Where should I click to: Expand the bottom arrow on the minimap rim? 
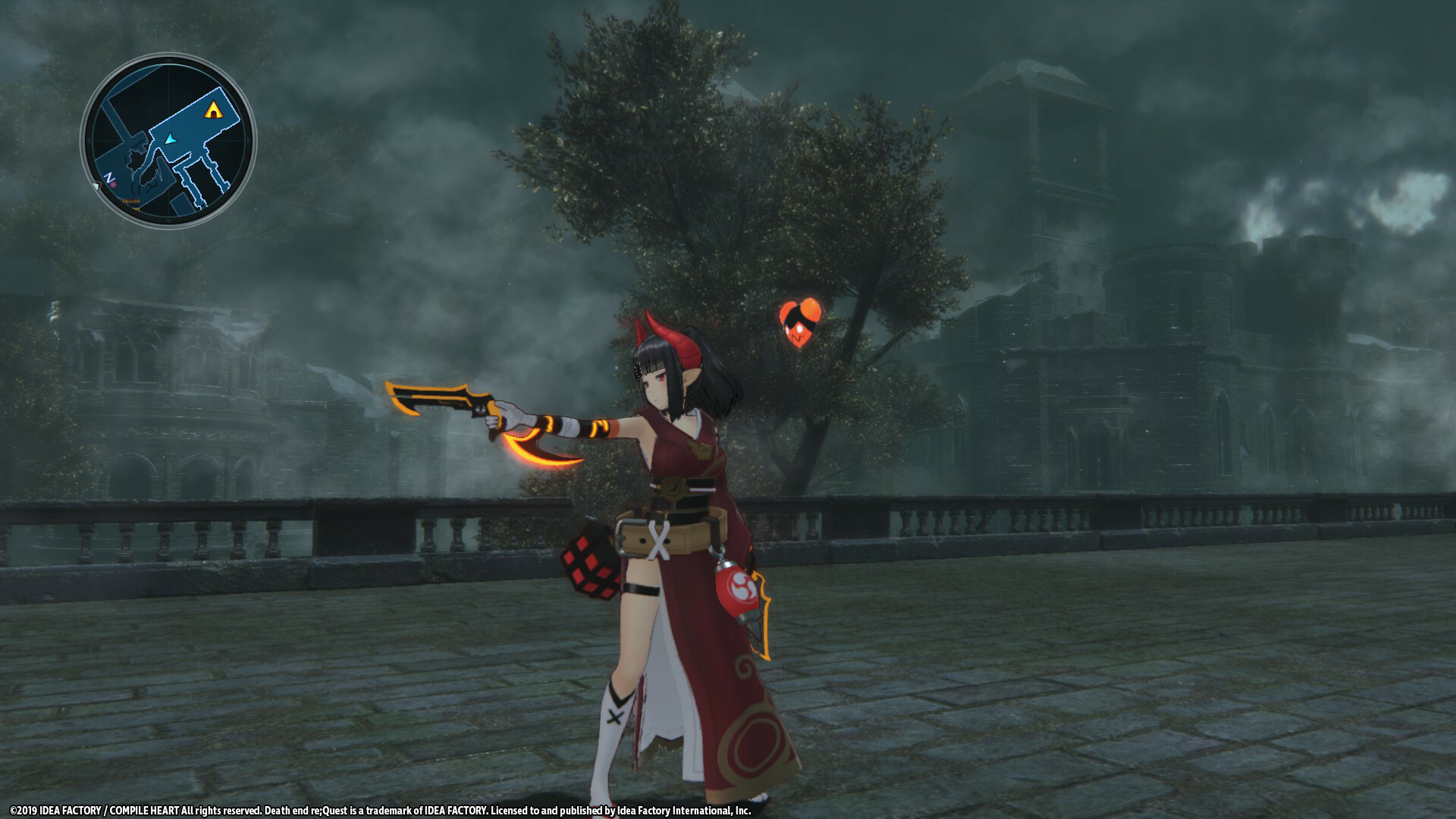167,221
